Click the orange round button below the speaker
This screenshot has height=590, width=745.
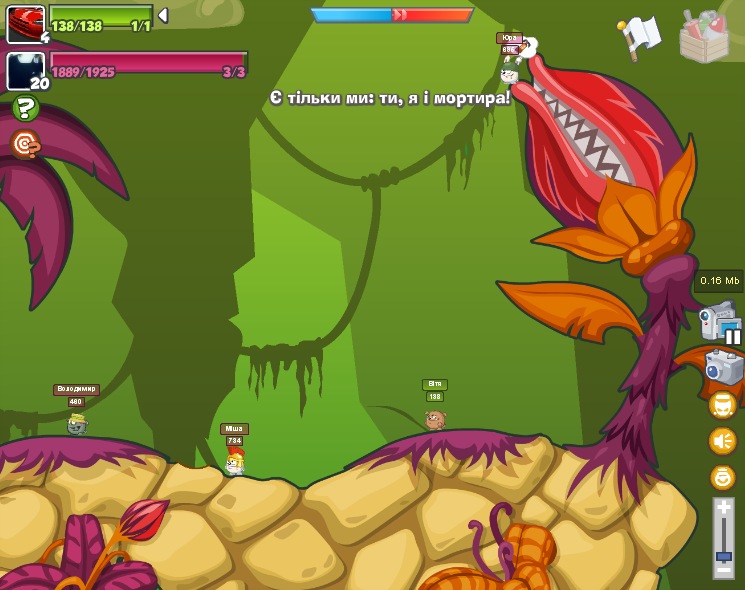pyautogui.click(x=722, y=477)
